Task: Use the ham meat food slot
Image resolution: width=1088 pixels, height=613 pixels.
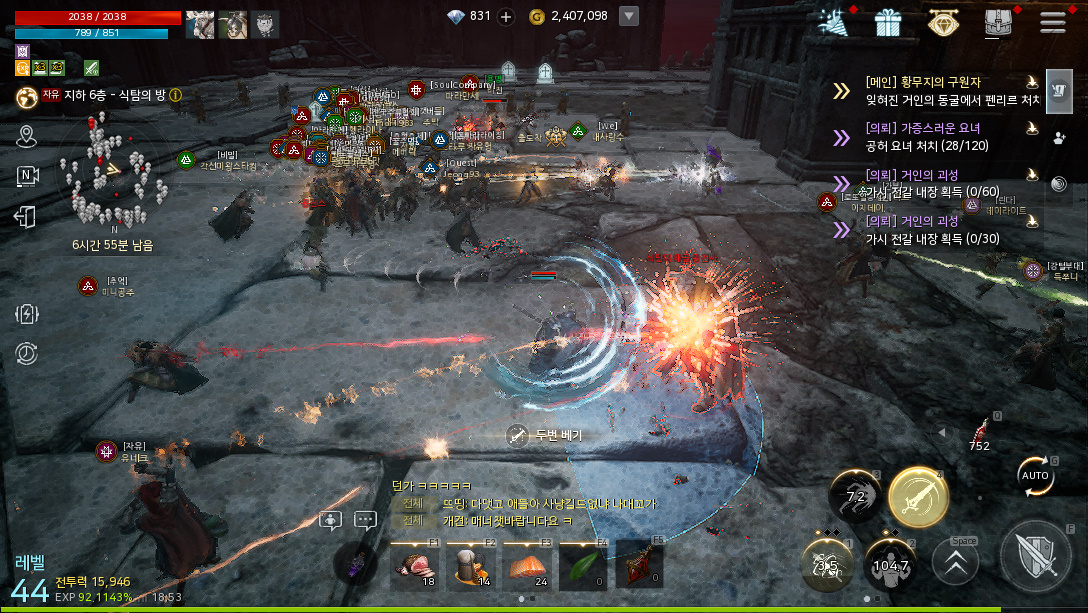Action: tap(414, 565)
